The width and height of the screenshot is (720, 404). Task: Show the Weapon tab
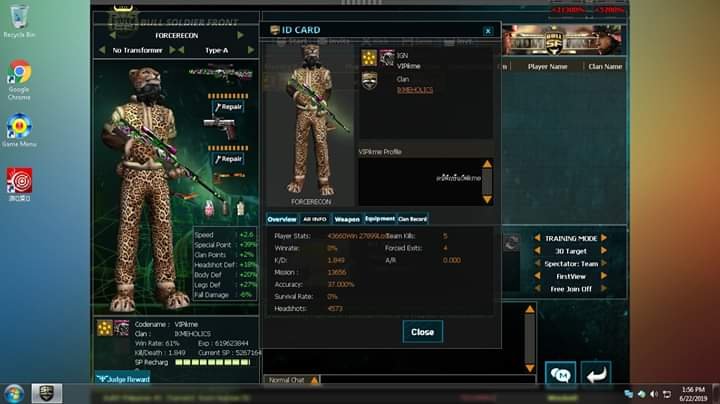coord(347,218)
